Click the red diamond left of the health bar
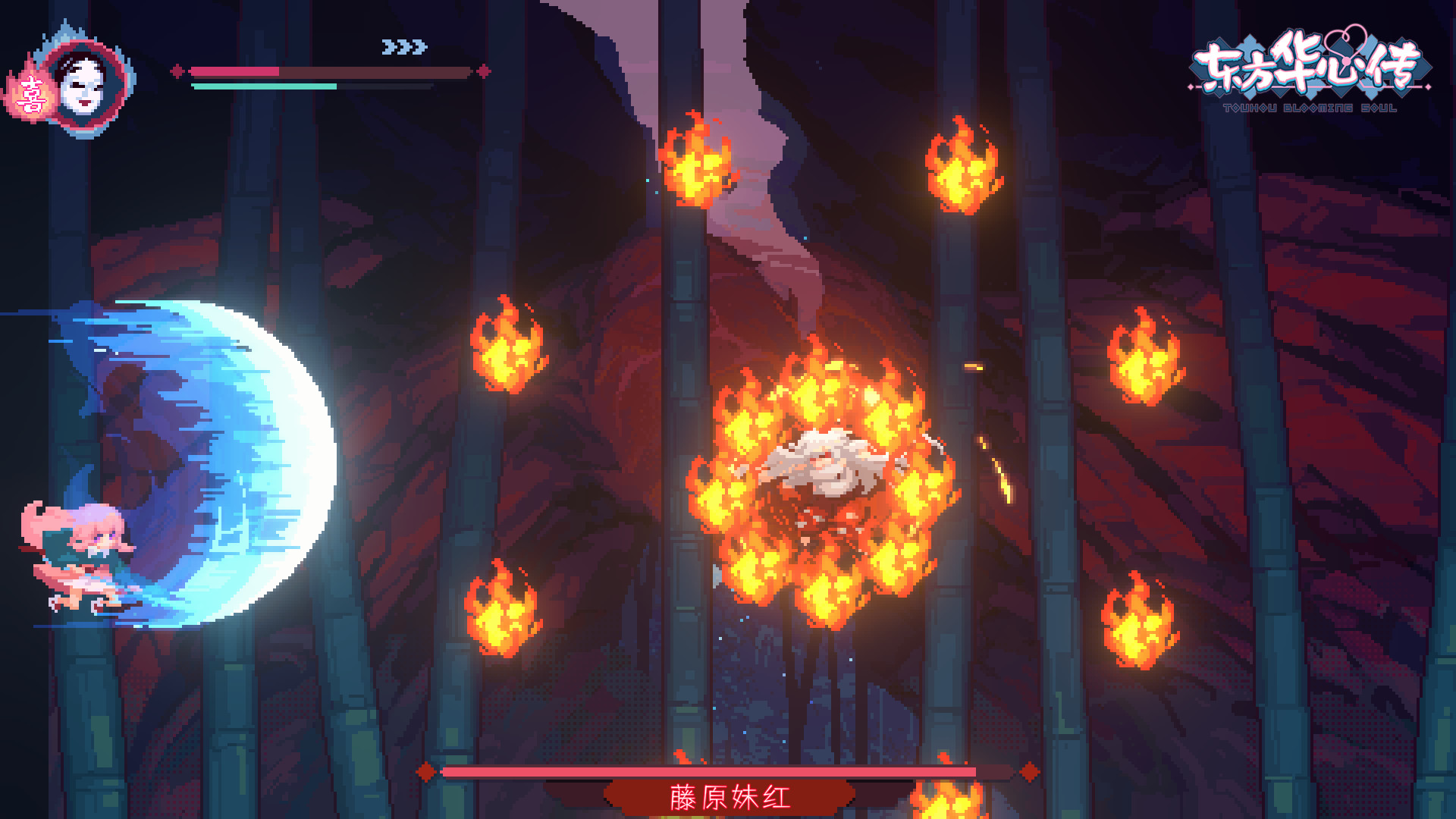This screenshot has width=1456, height=819. coord(179,70)
